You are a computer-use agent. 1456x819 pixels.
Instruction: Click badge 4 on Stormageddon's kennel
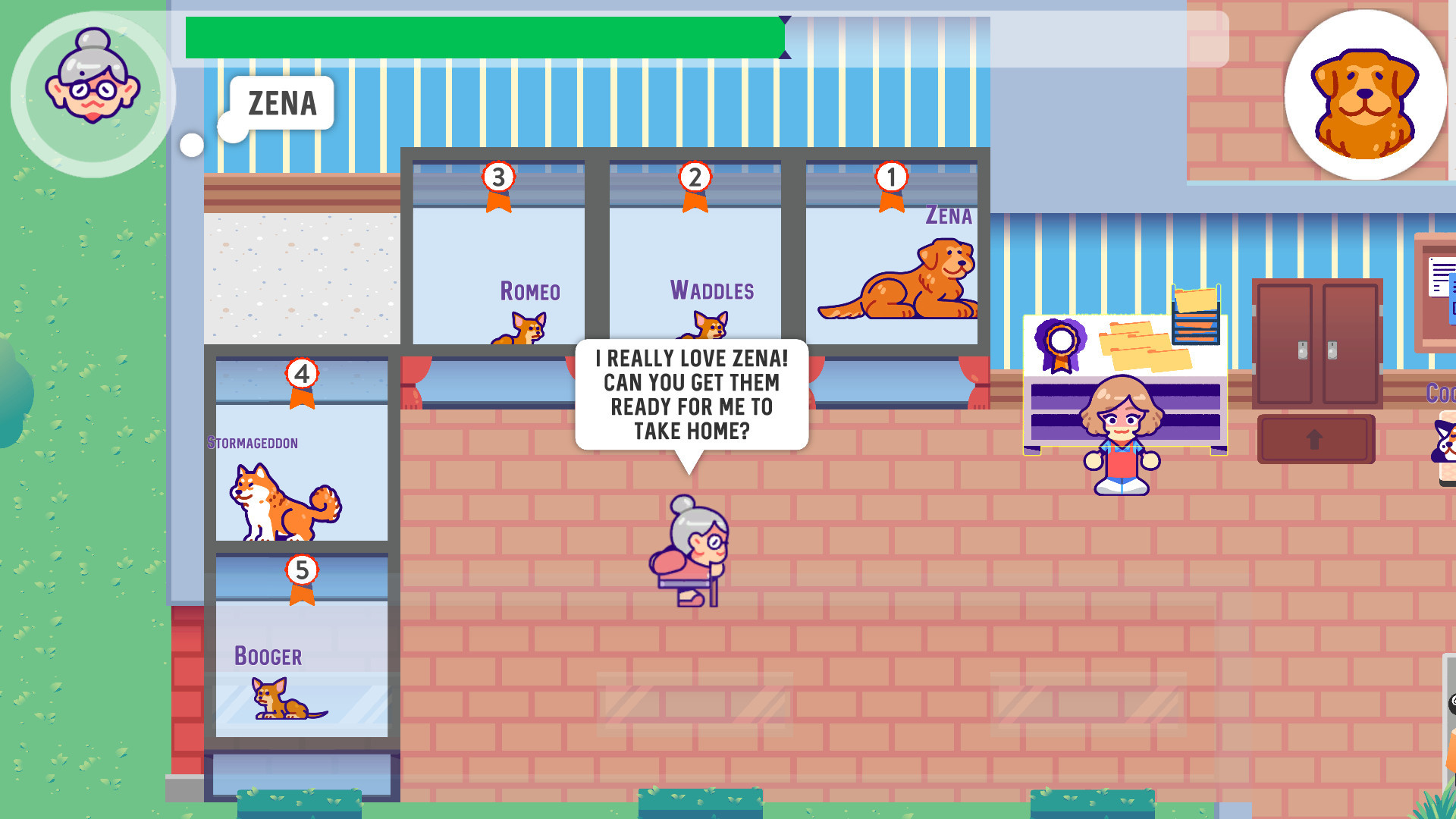coord(303,375)
